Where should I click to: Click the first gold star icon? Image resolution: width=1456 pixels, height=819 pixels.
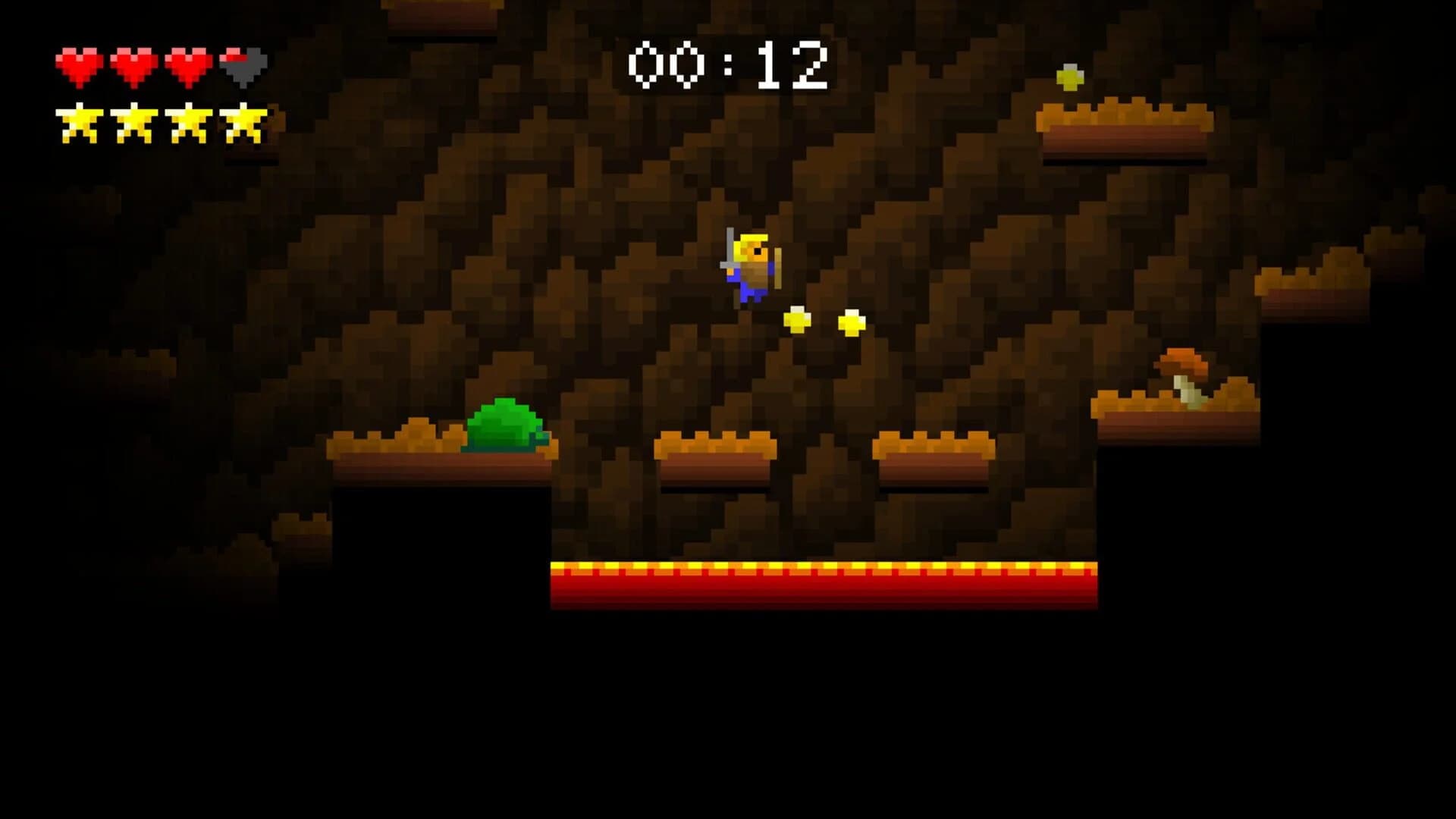[80, 121]
